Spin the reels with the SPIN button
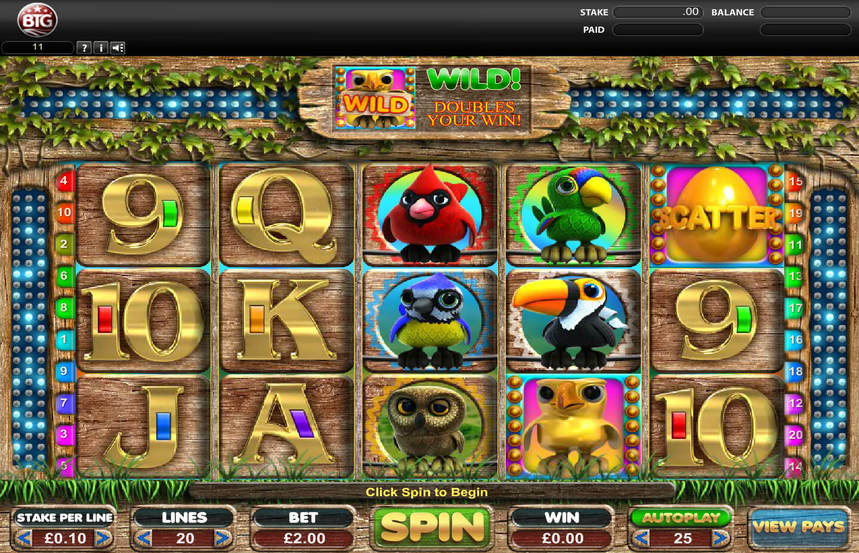 point(430,528)
